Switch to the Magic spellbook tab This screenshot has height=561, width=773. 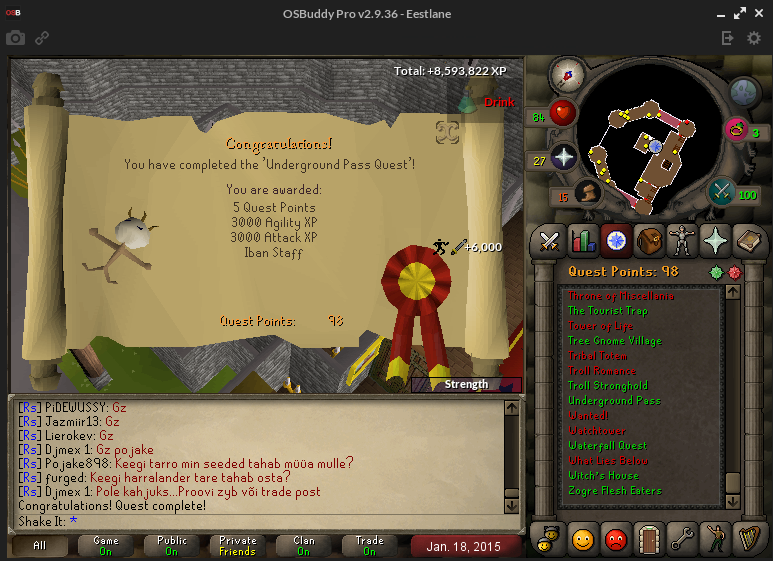748,241
